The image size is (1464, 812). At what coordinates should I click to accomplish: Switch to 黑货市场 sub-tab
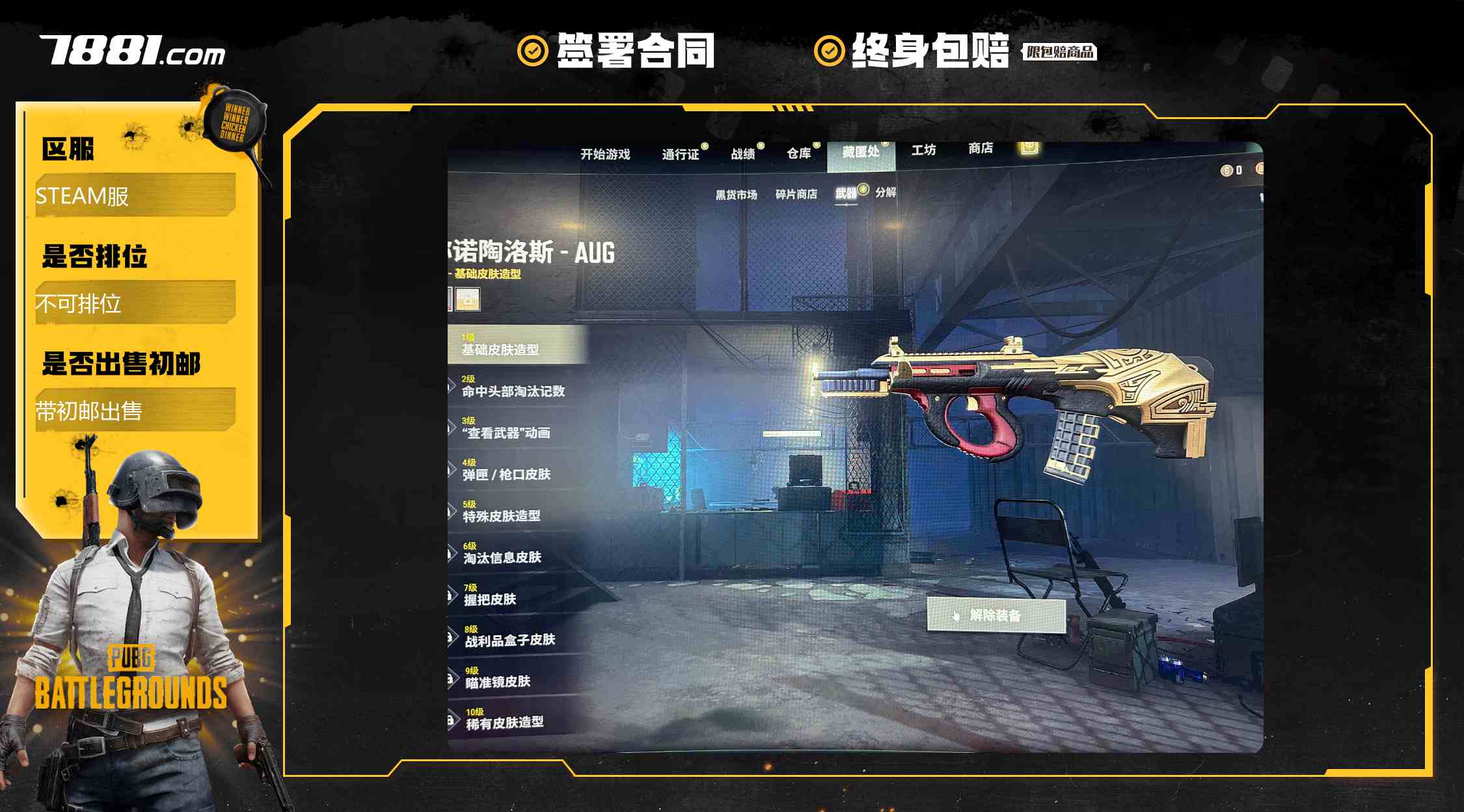[x=736, y=195]
